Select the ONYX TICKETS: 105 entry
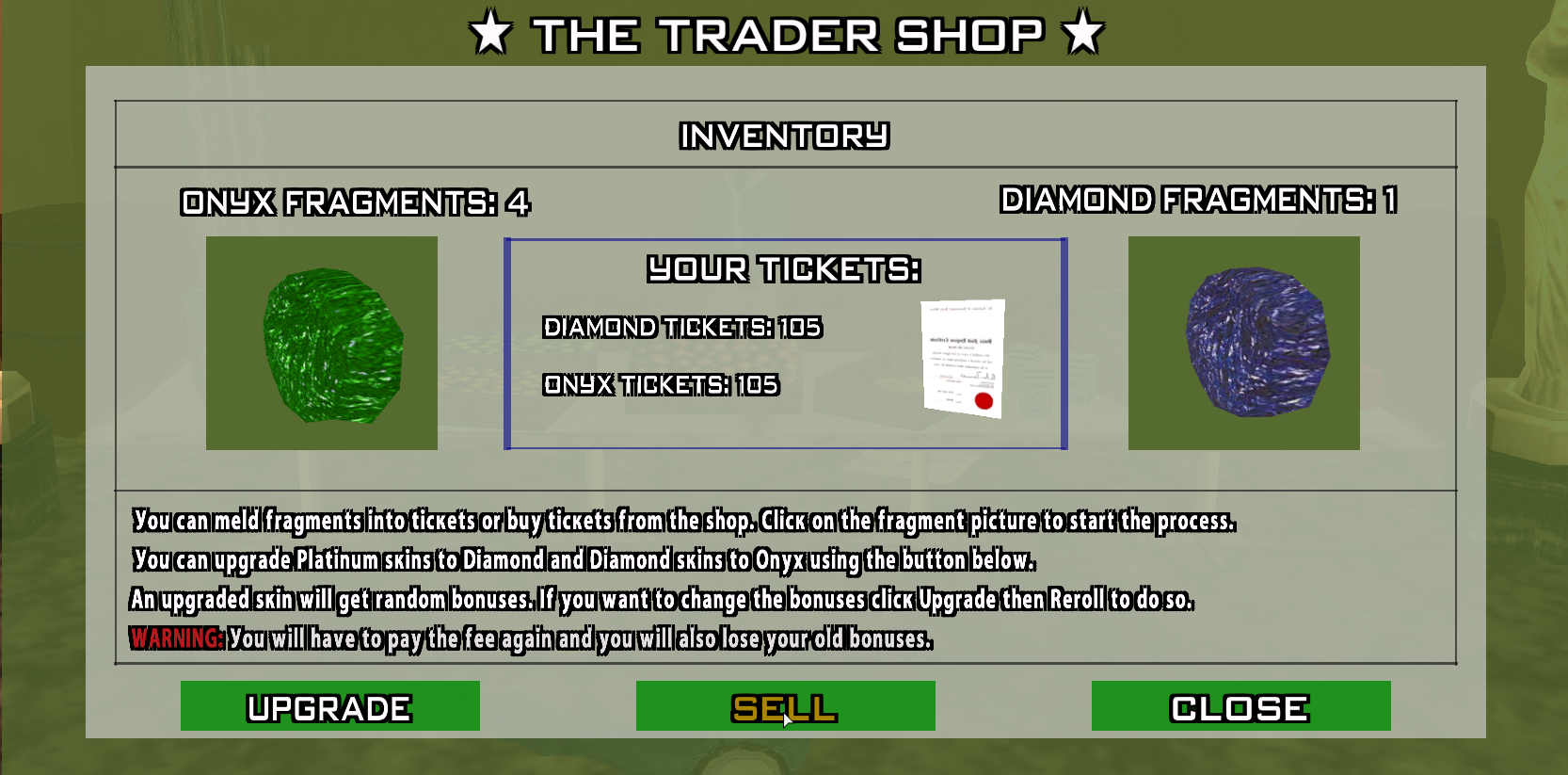Image resolution: width=1568 pixels, height=775 pixels. (x=659, y=386)
